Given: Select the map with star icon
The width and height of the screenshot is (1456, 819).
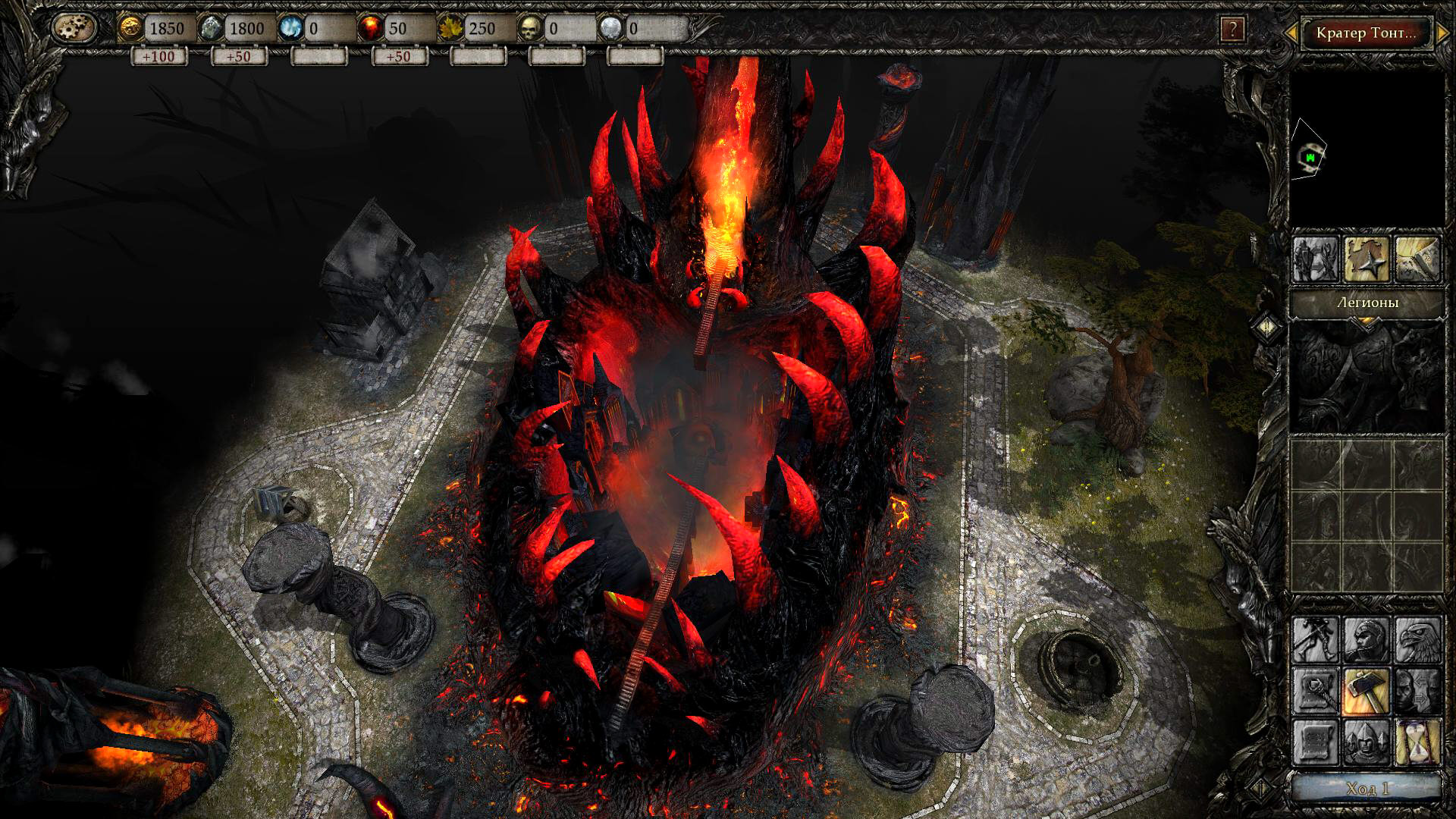Looking at the screenshot, I should pyautogui.click(x=1367, y=259).
